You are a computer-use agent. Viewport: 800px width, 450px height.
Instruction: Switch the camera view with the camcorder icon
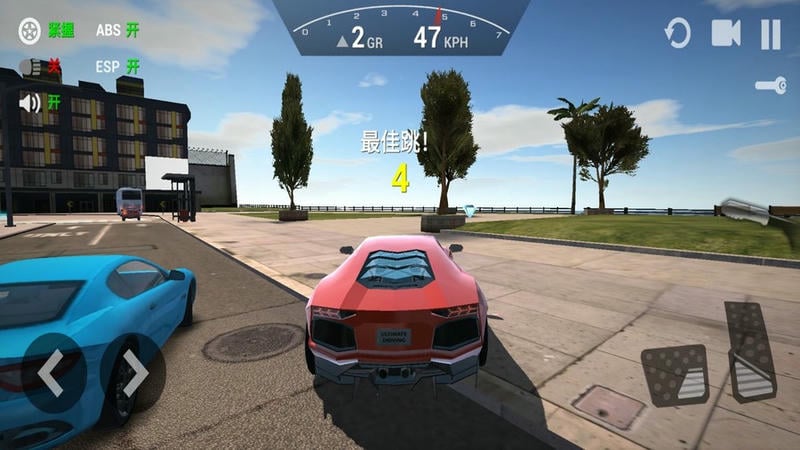[x=725, y=34]
